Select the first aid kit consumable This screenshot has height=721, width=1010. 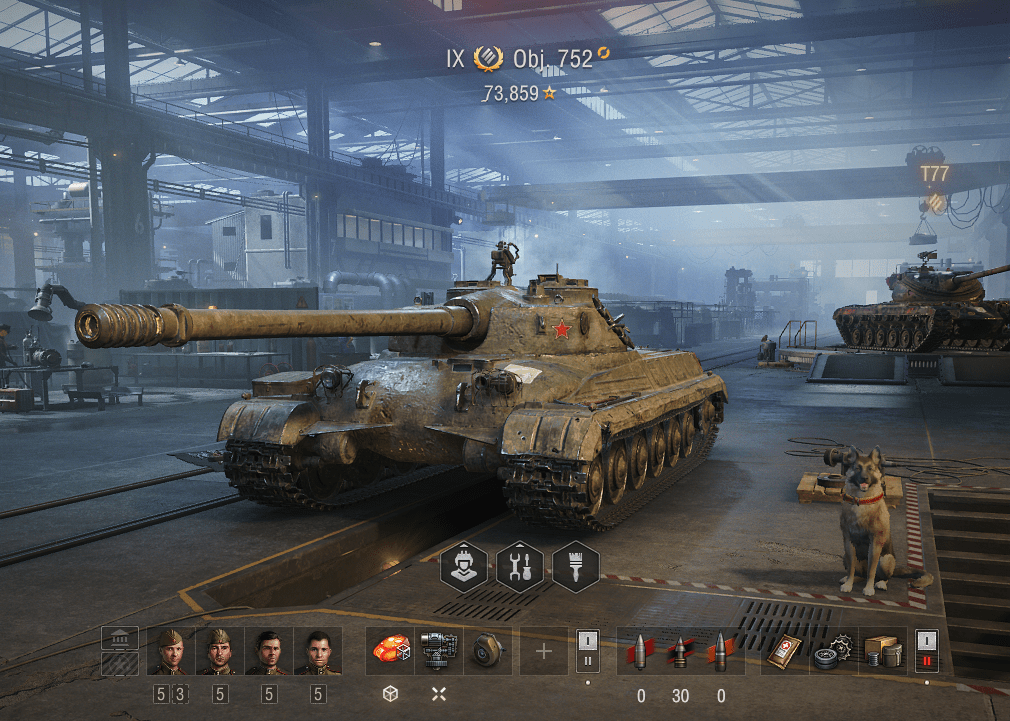click(x=784, y=652)
